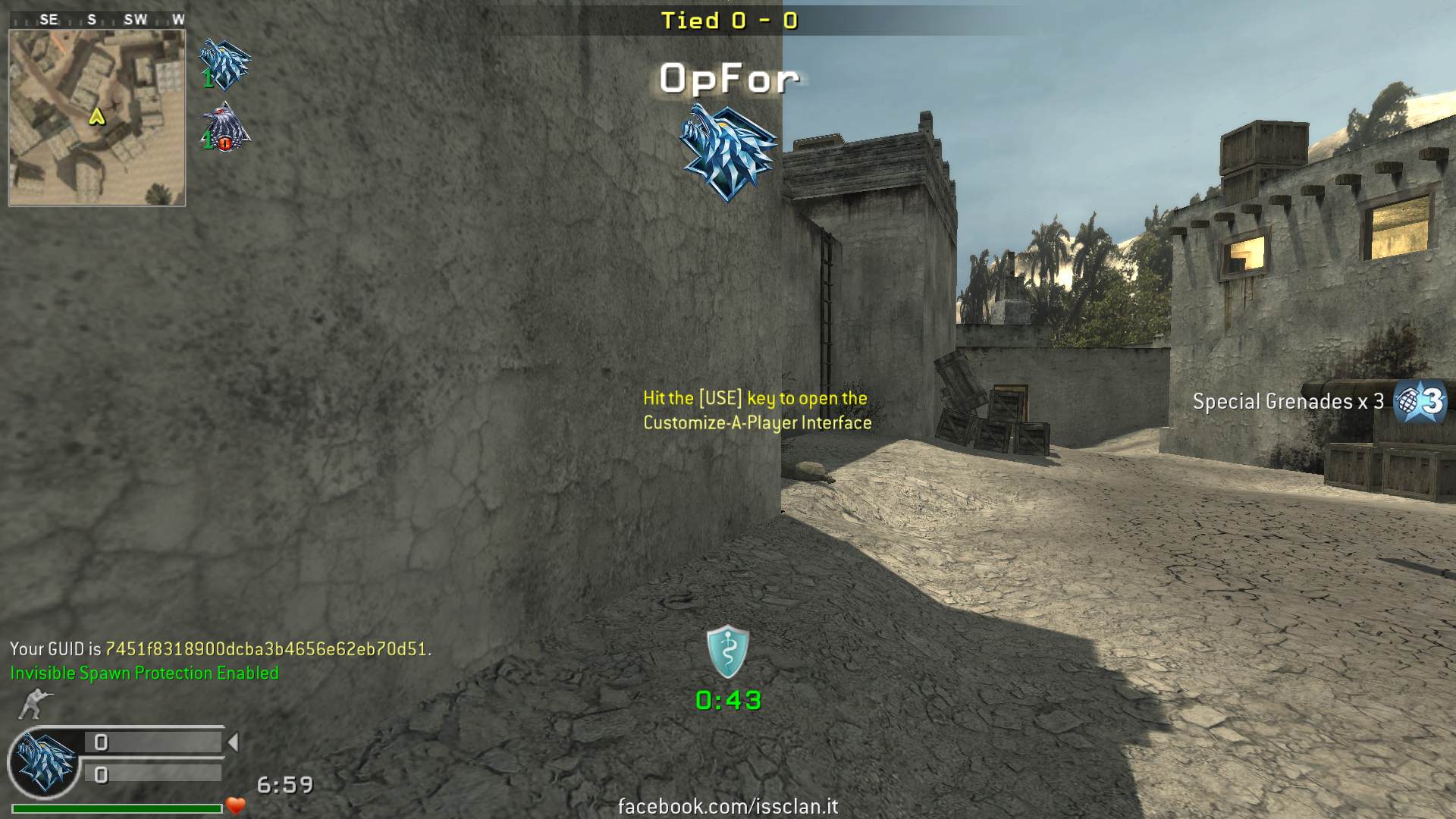Click the large OpFor wolf emblem
Image resolution: width=1456 pixels, height=819 pixels.
[727, 152]
